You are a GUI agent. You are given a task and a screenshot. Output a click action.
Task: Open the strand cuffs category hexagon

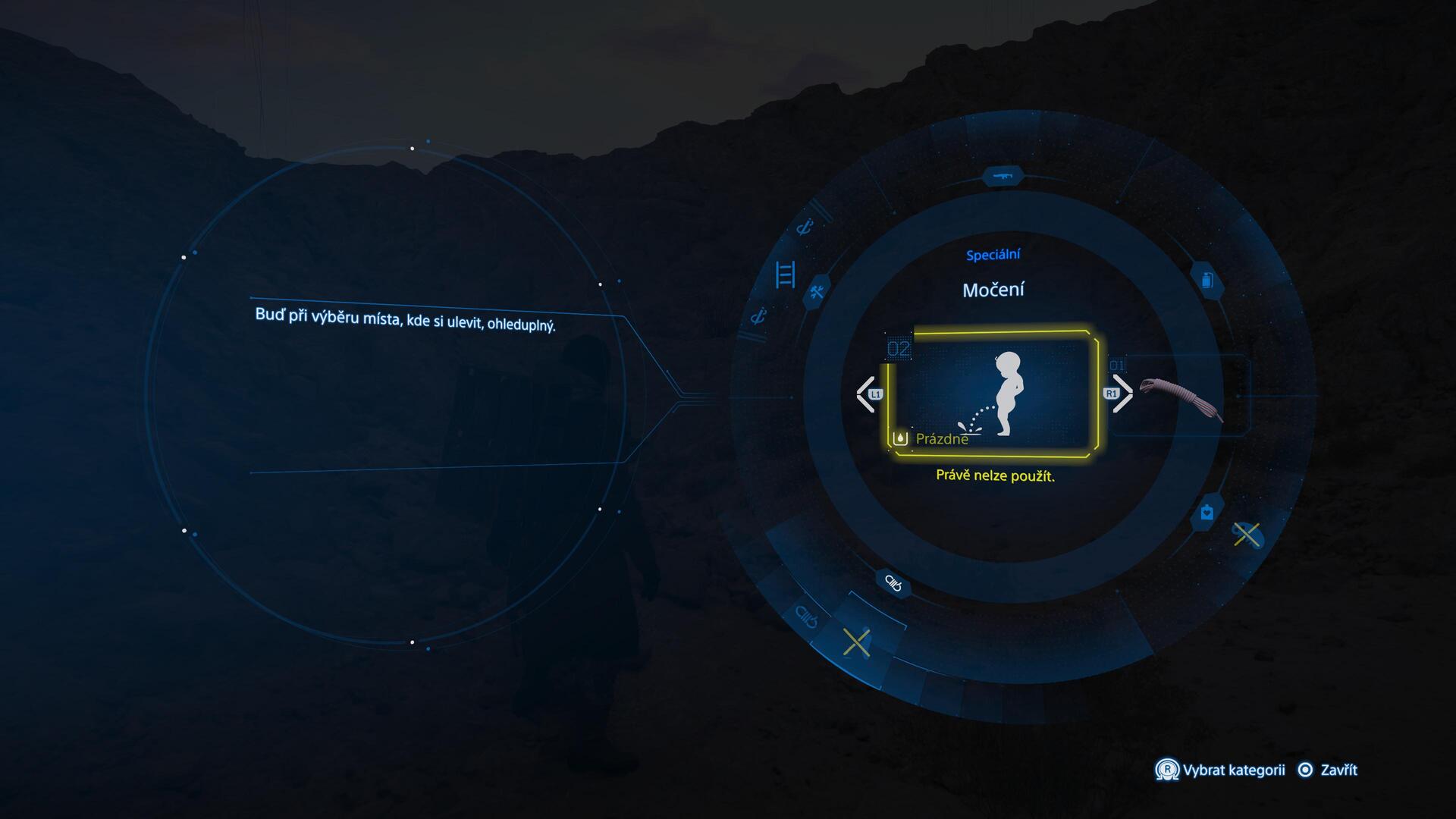(893, 583)
